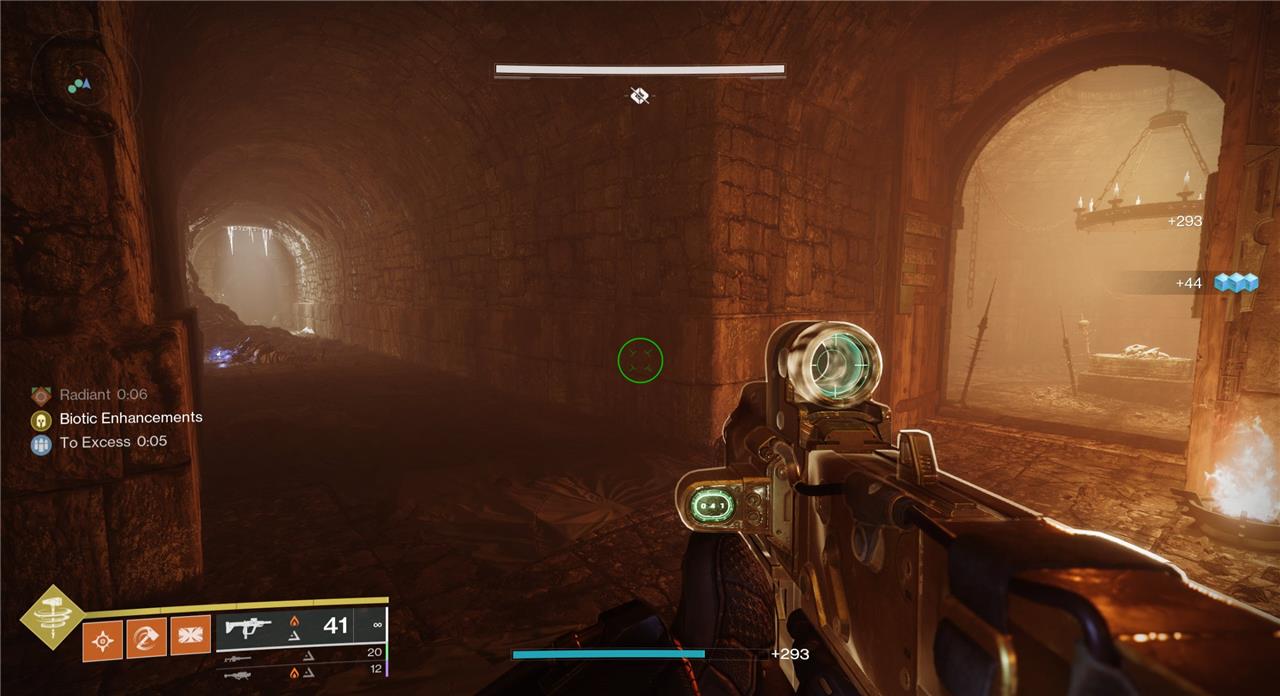Click the marker icon under the boss bar
1280x696 pixels.
[x=640, y=96]
